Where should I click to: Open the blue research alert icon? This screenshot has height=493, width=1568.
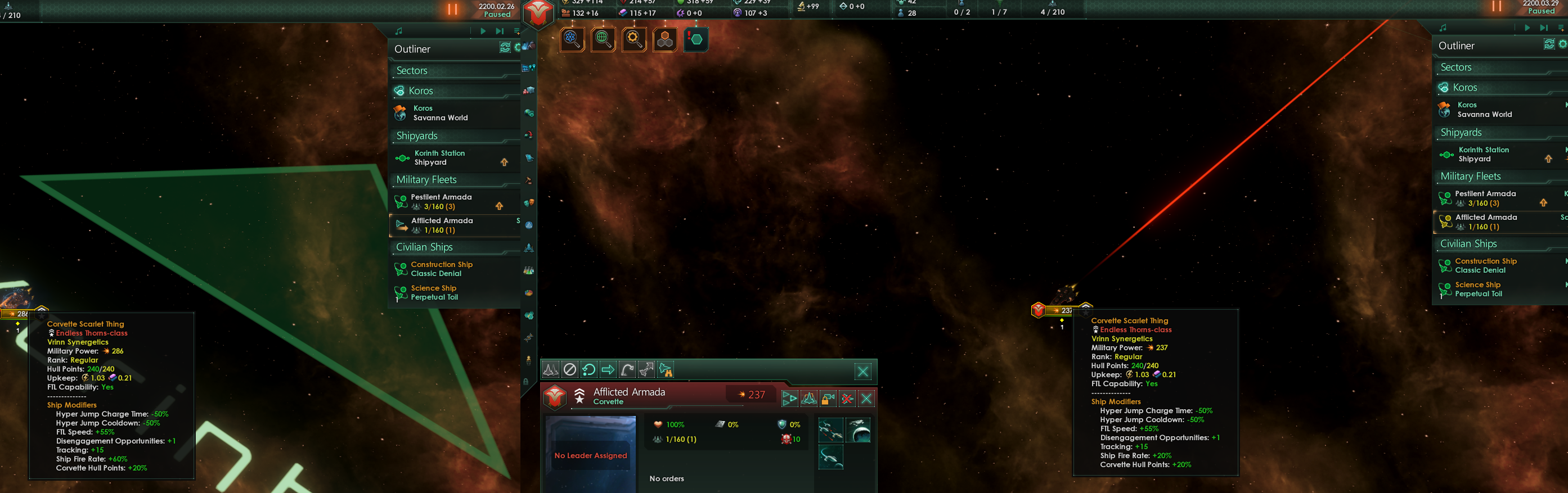[573, 39]
